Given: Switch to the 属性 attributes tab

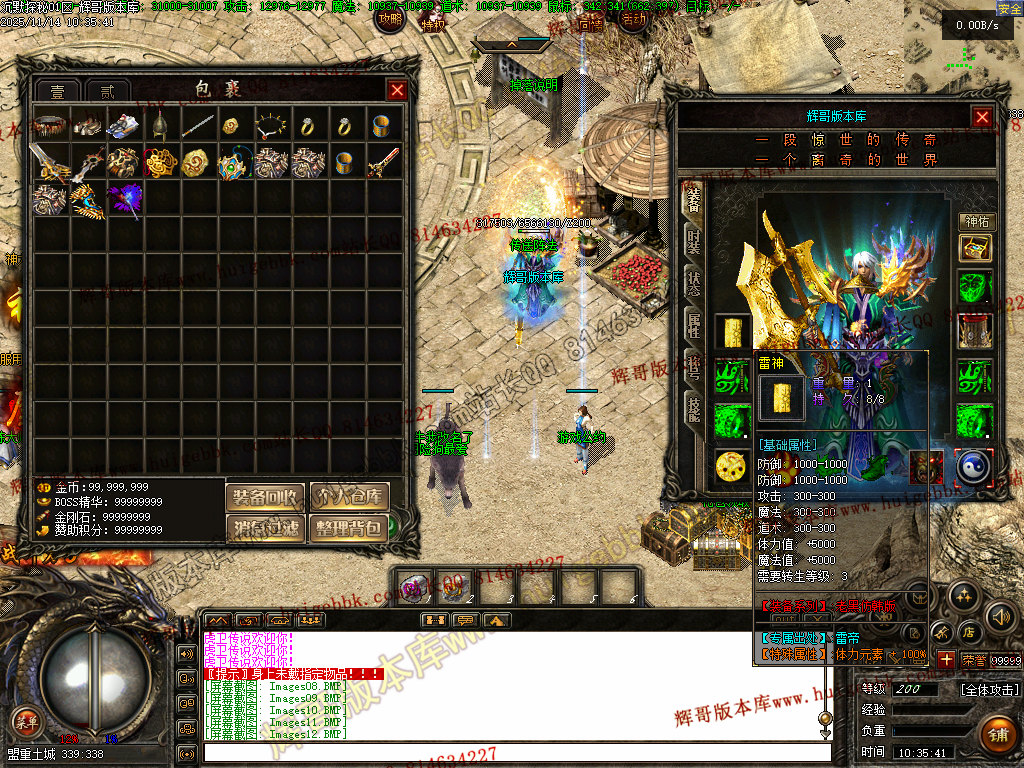Looking at the screenshot, I should click(693, 323).
